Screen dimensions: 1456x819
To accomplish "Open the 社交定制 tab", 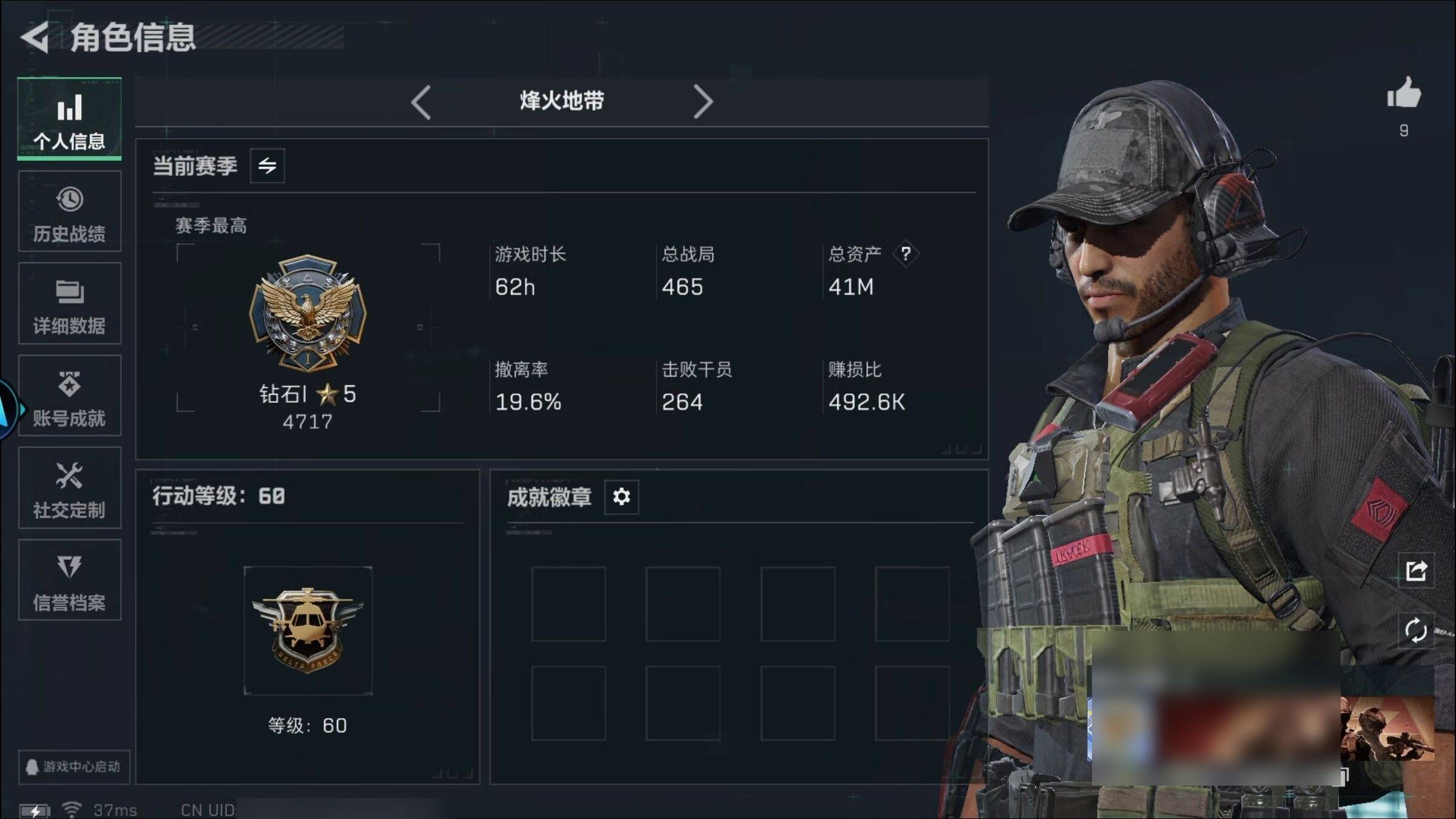I will click(x=69, y=488).
